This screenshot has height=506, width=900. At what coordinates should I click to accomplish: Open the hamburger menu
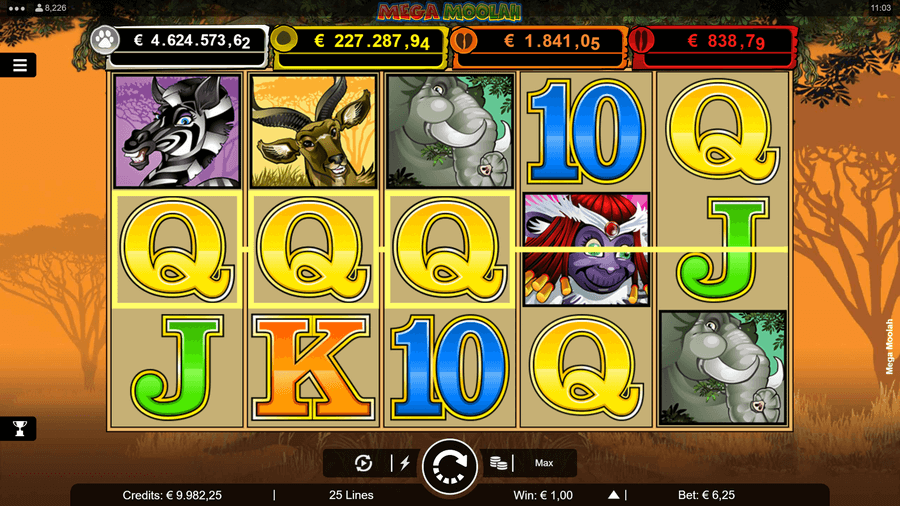click(19, 65)
